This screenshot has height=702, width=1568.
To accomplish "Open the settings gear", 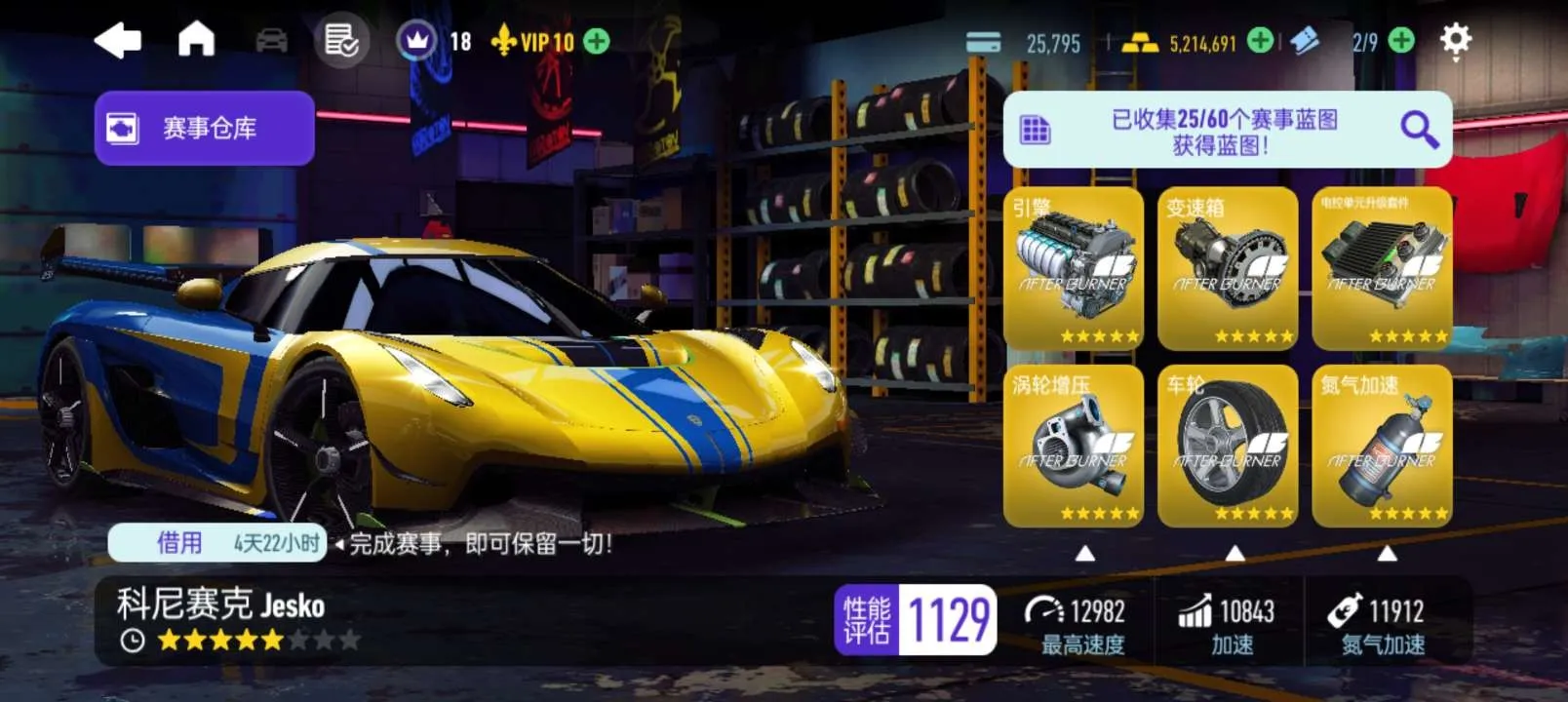I will 1455,41.
